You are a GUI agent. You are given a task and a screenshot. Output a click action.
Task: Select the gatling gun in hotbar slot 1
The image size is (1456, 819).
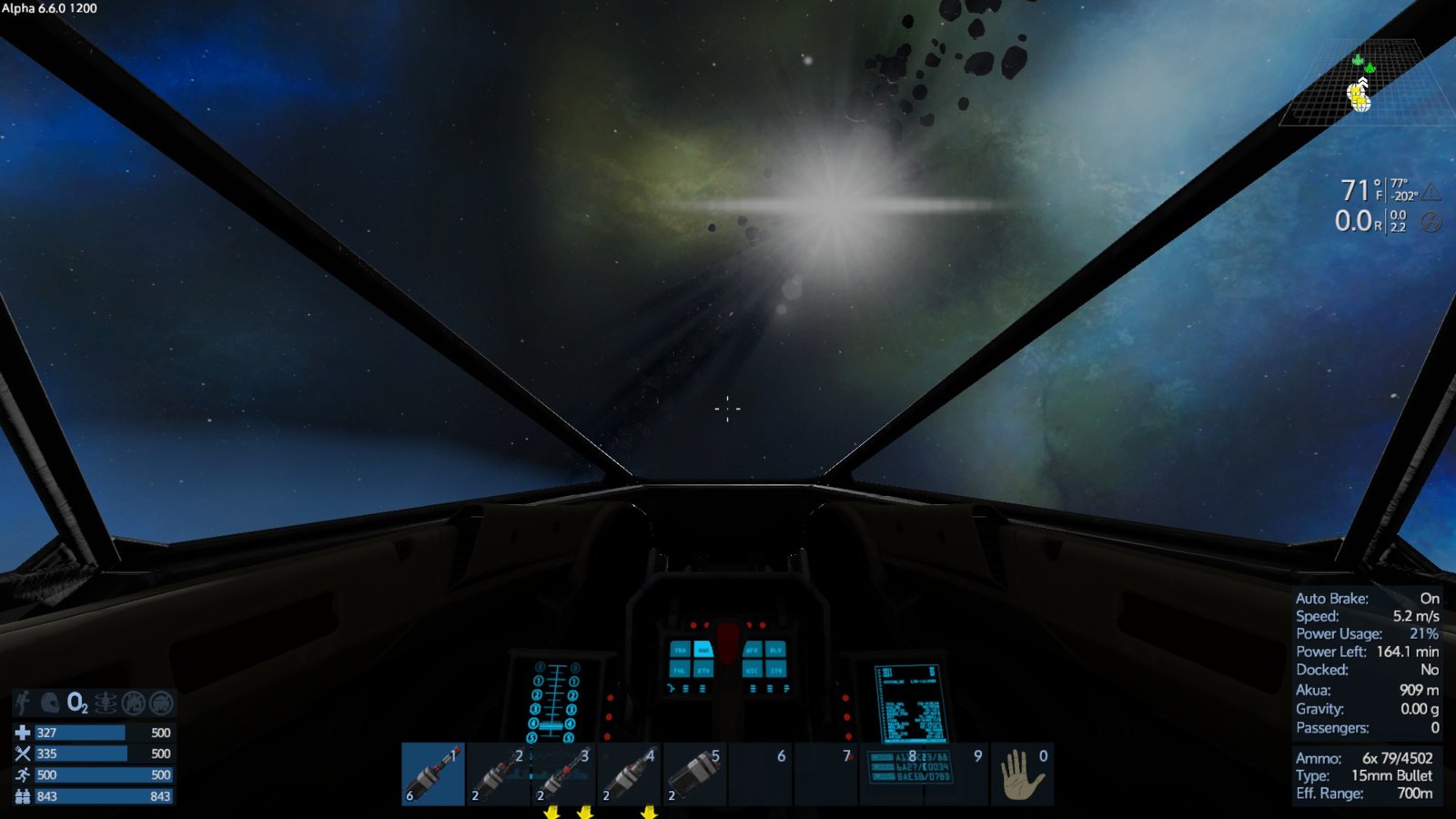tap(433, 774)
